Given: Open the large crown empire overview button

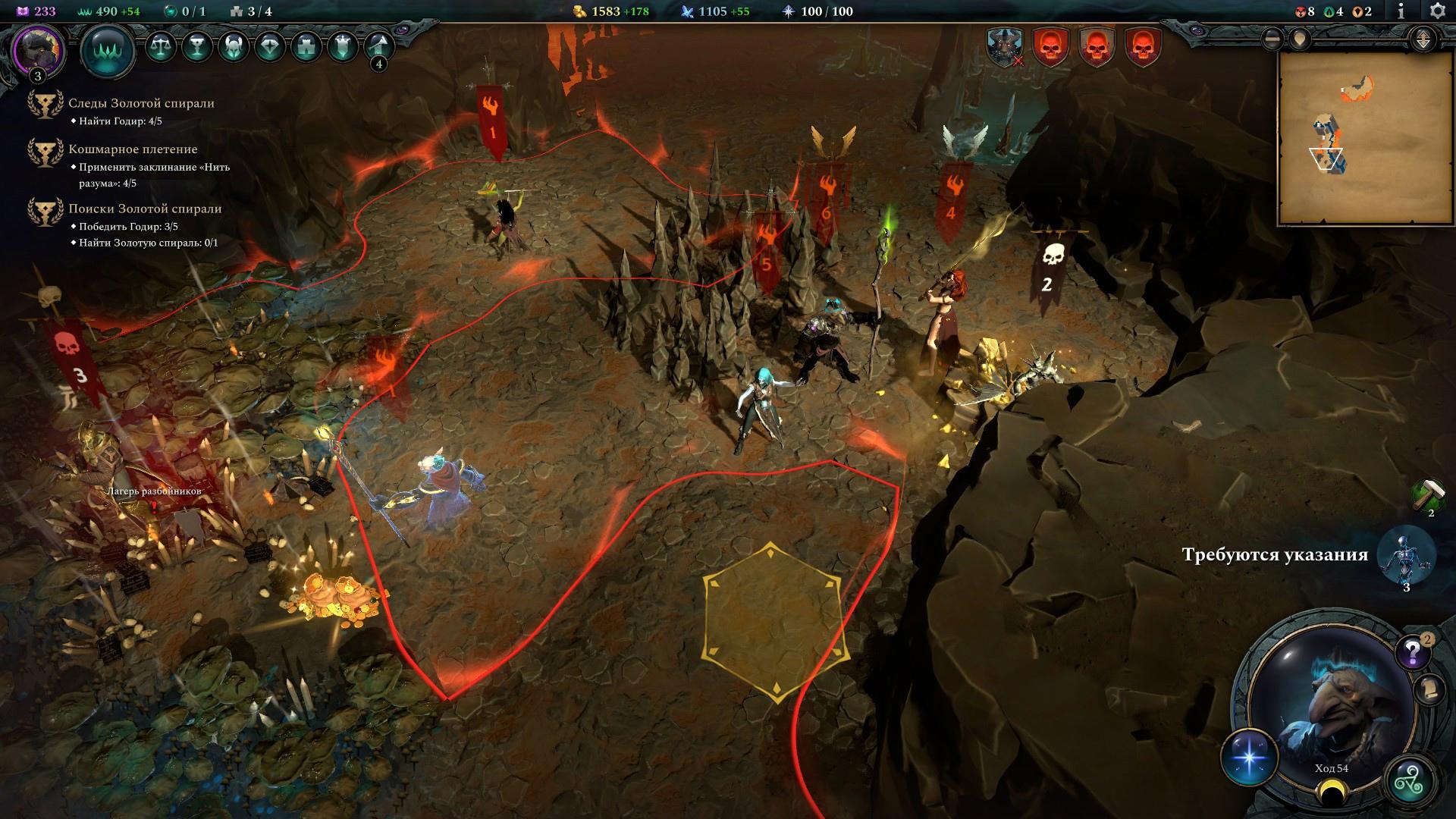Looking at the screenshot, I should pos(107,52).
